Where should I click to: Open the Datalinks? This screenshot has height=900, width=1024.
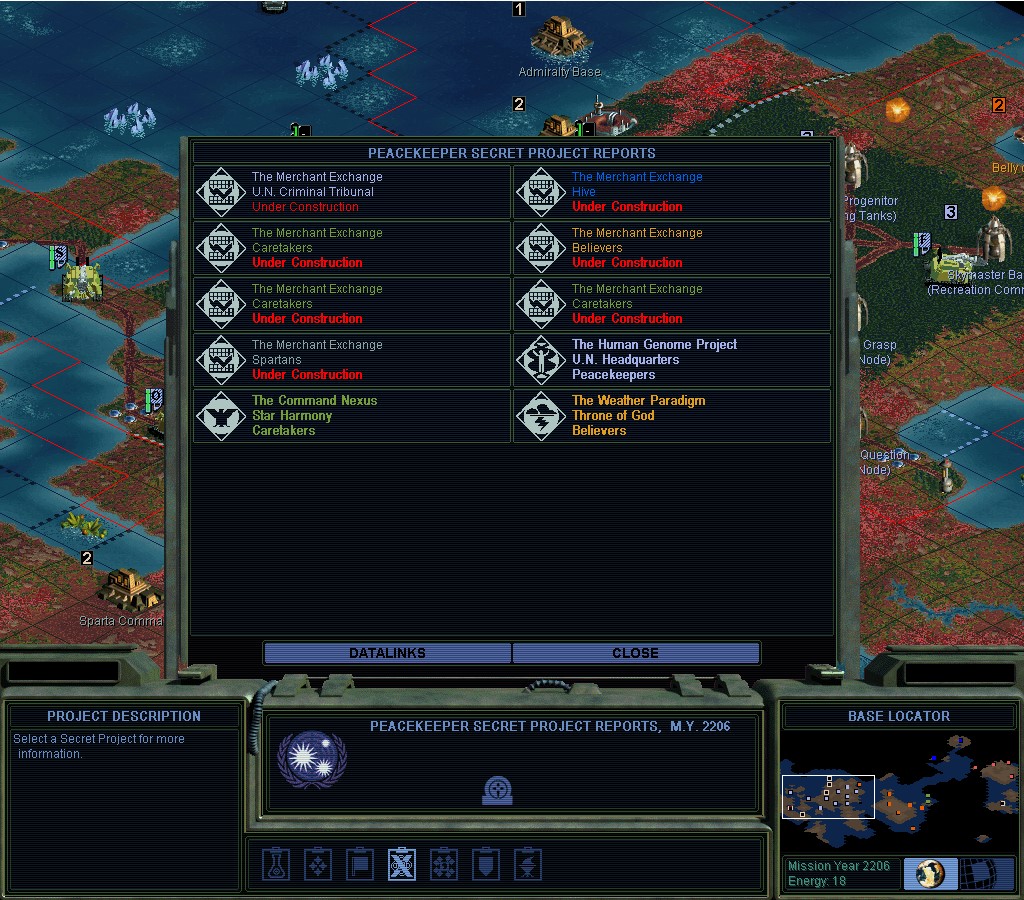click(x=387, y=653)
